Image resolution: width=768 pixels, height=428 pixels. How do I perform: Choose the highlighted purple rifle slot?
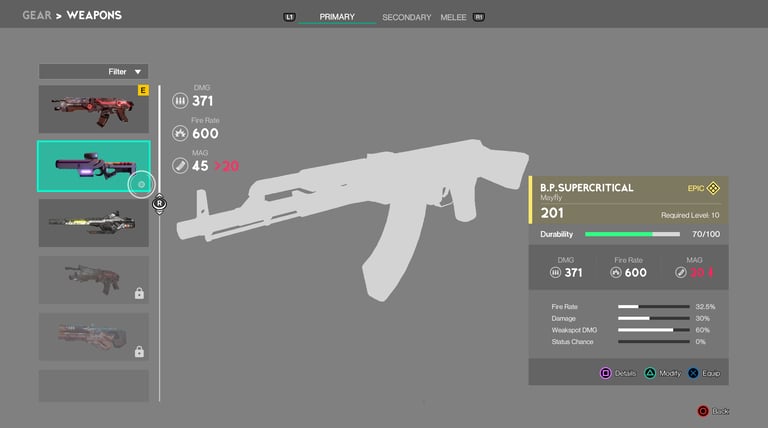(x=94, y=166)
